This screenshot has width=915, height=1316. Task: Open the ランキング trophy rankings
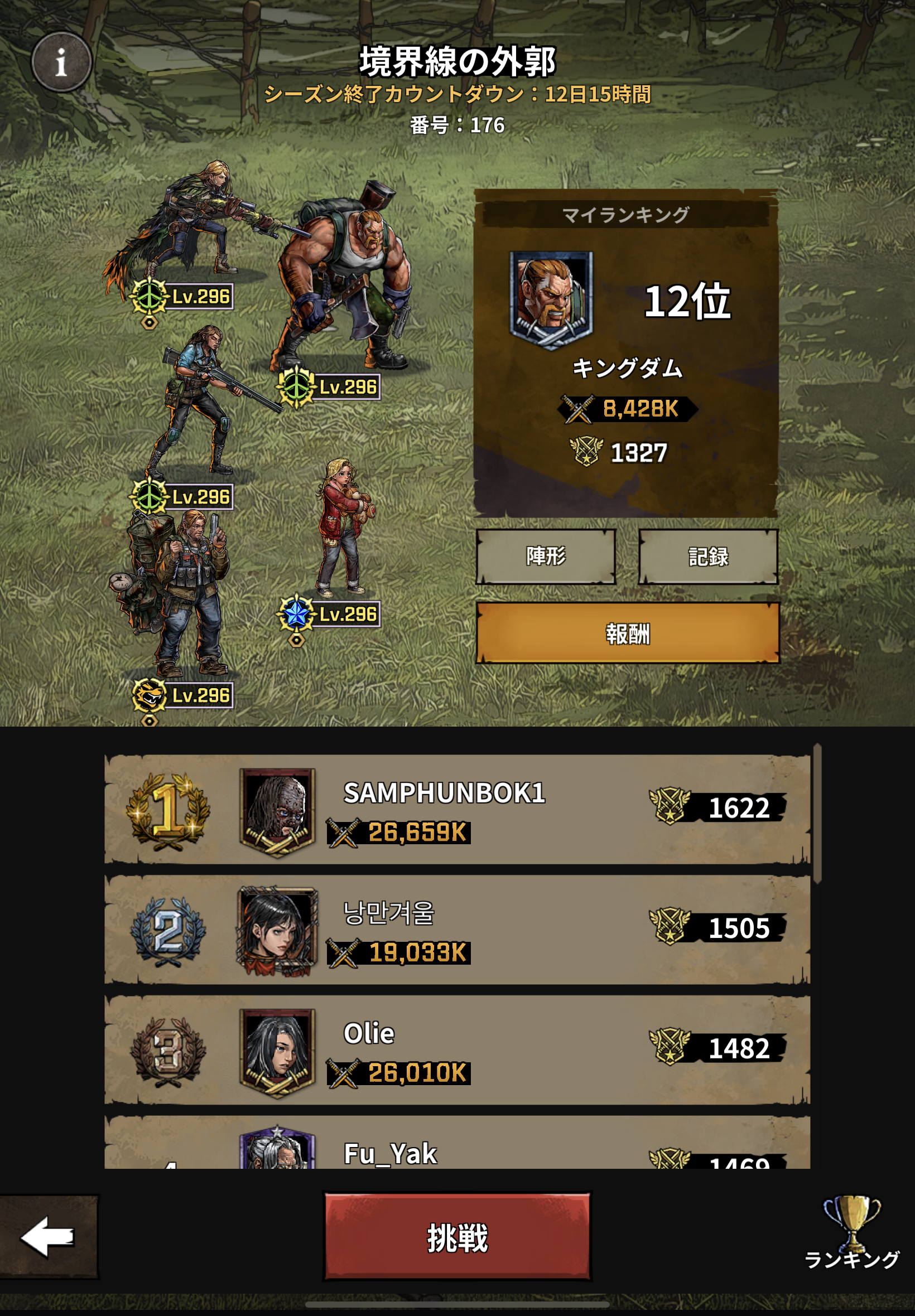[851, 1232]
